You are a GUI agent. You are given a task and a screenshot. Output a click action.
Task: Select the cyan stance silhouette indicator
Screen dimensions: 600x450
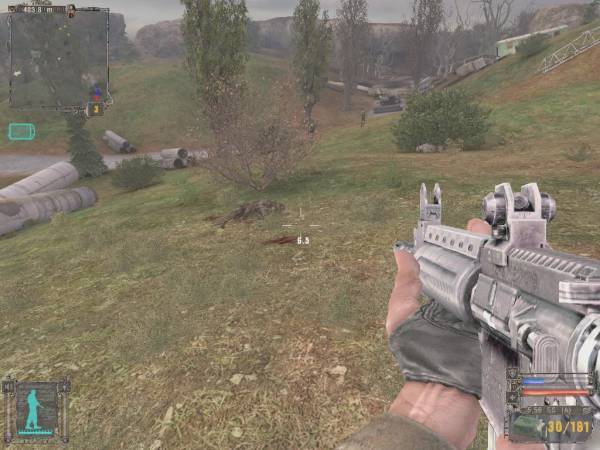pos(35,408)
